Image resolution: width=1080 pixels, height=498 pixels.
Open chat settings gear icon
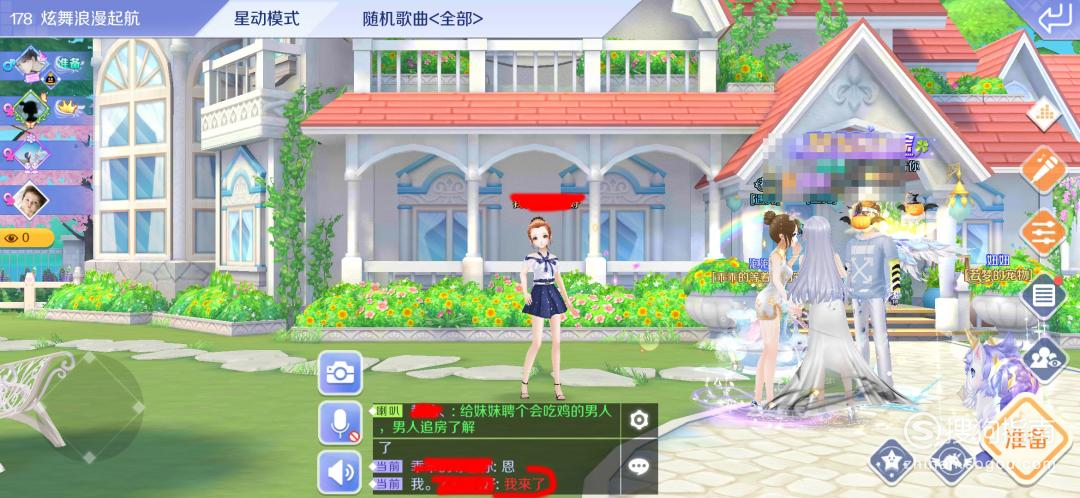pyautogui.click(x=639, y=420)
